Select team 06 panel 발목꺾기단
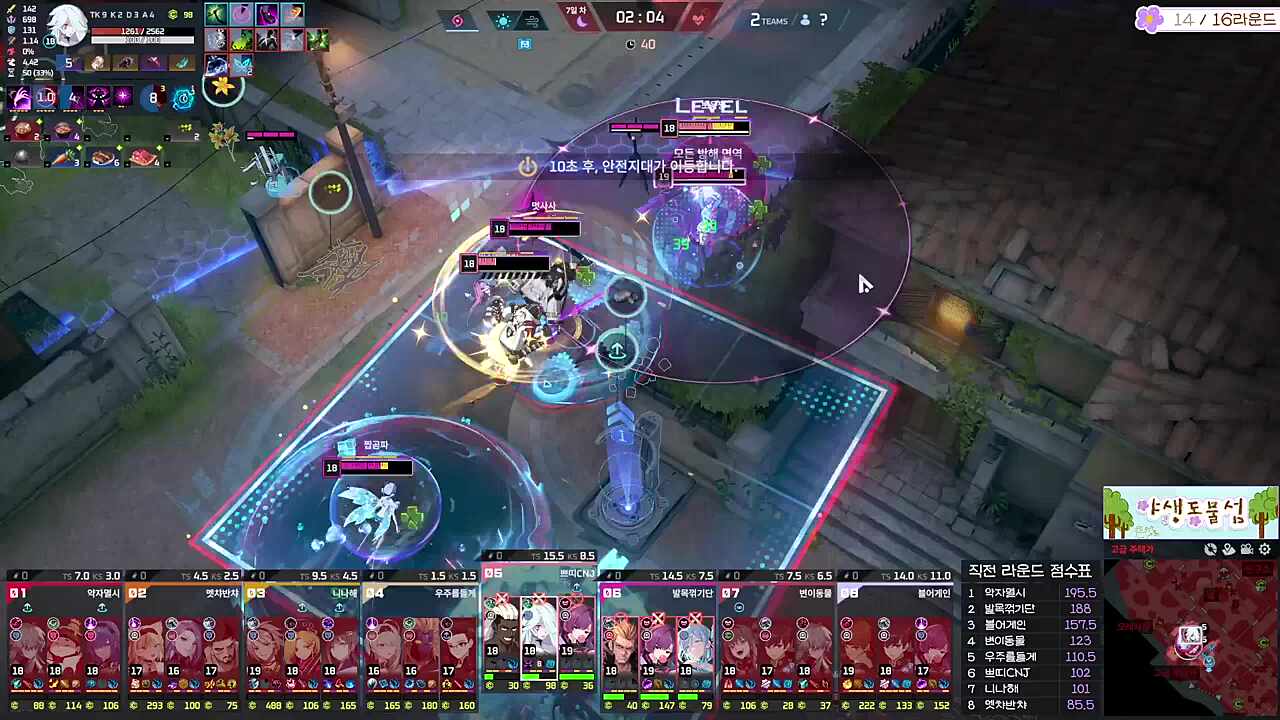1280x720 pixels. [x=658, y=638]
